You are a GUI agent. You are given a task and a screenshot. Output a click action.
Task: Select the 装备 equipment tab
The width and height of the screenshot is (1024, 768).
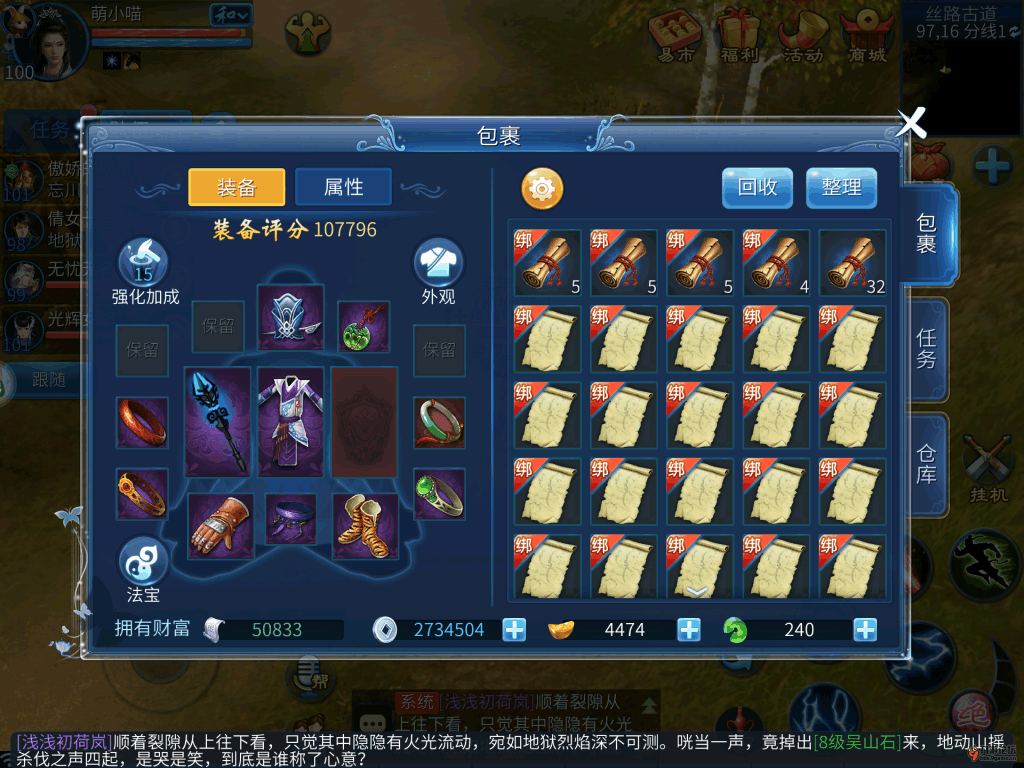[x=237, y=187]
